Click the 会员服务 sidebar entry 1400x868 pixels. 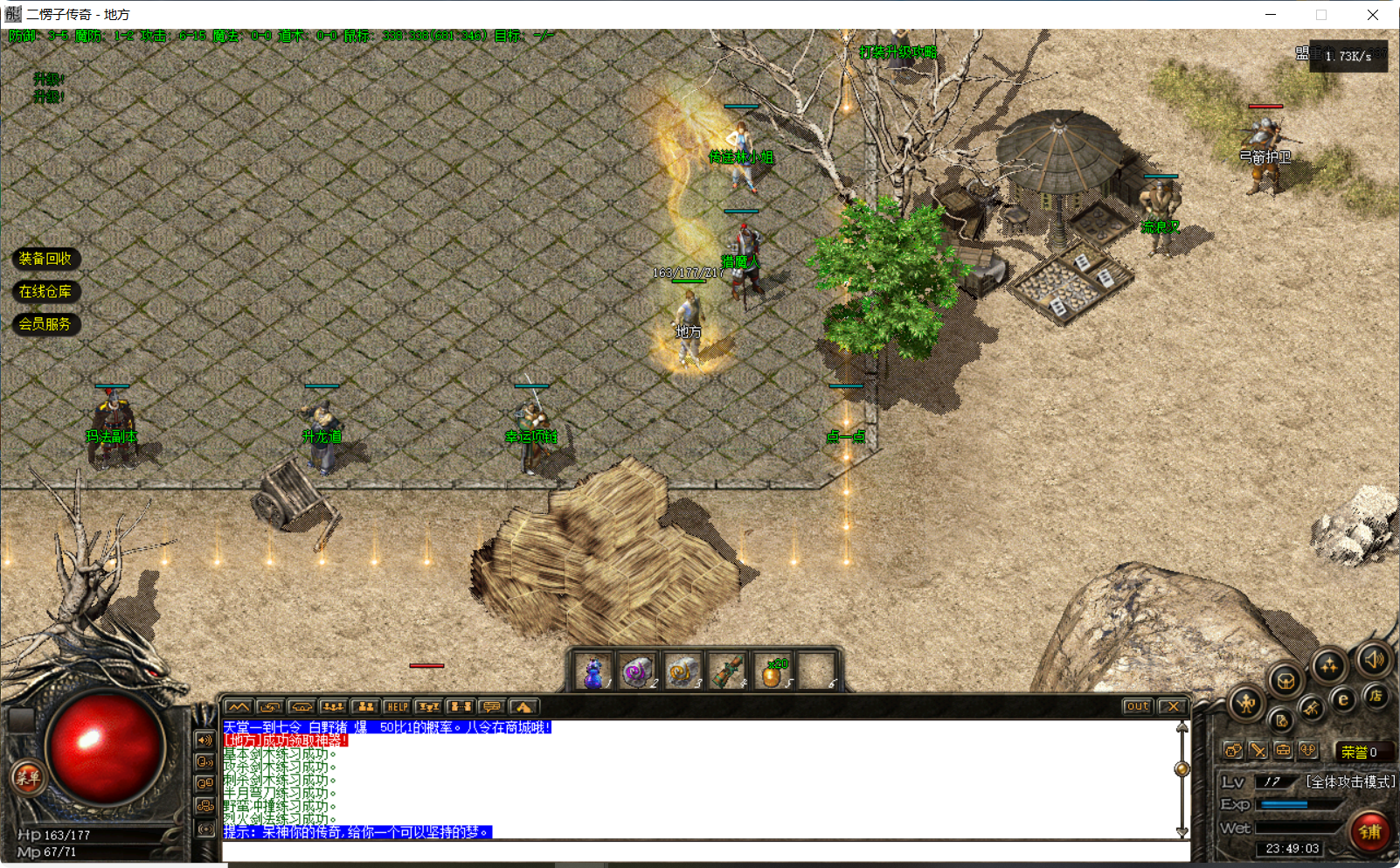(x=45, y=324)
